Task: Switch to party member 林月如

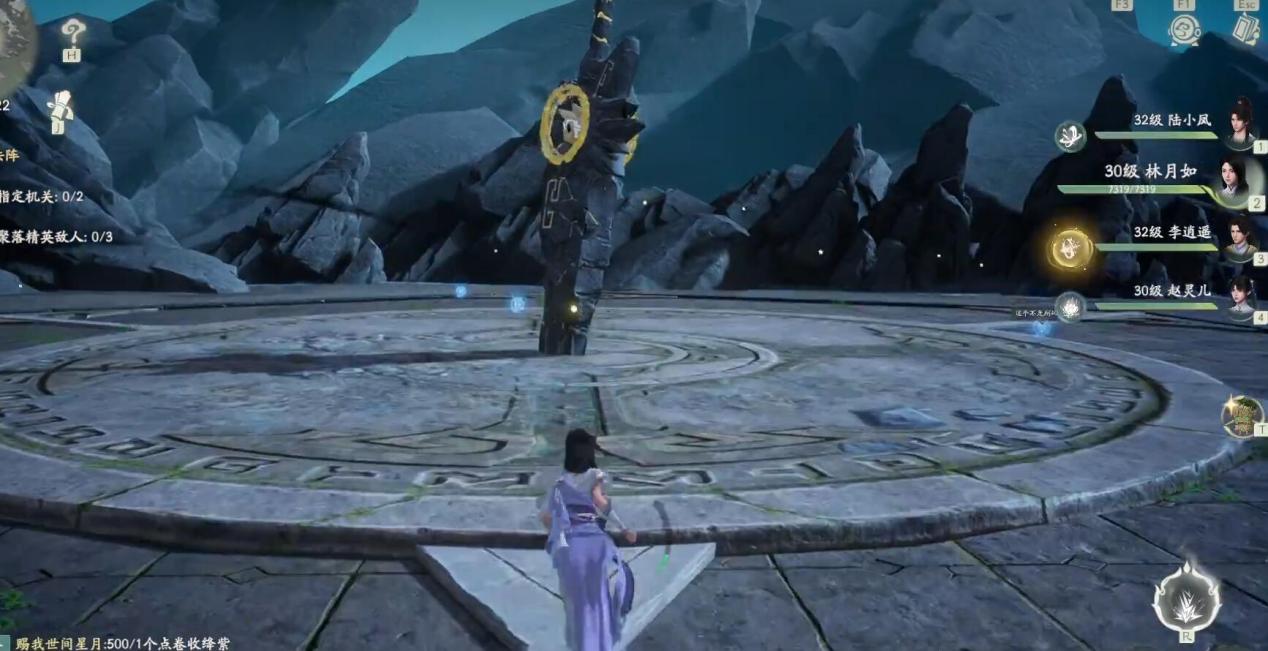Action: 1233,178
